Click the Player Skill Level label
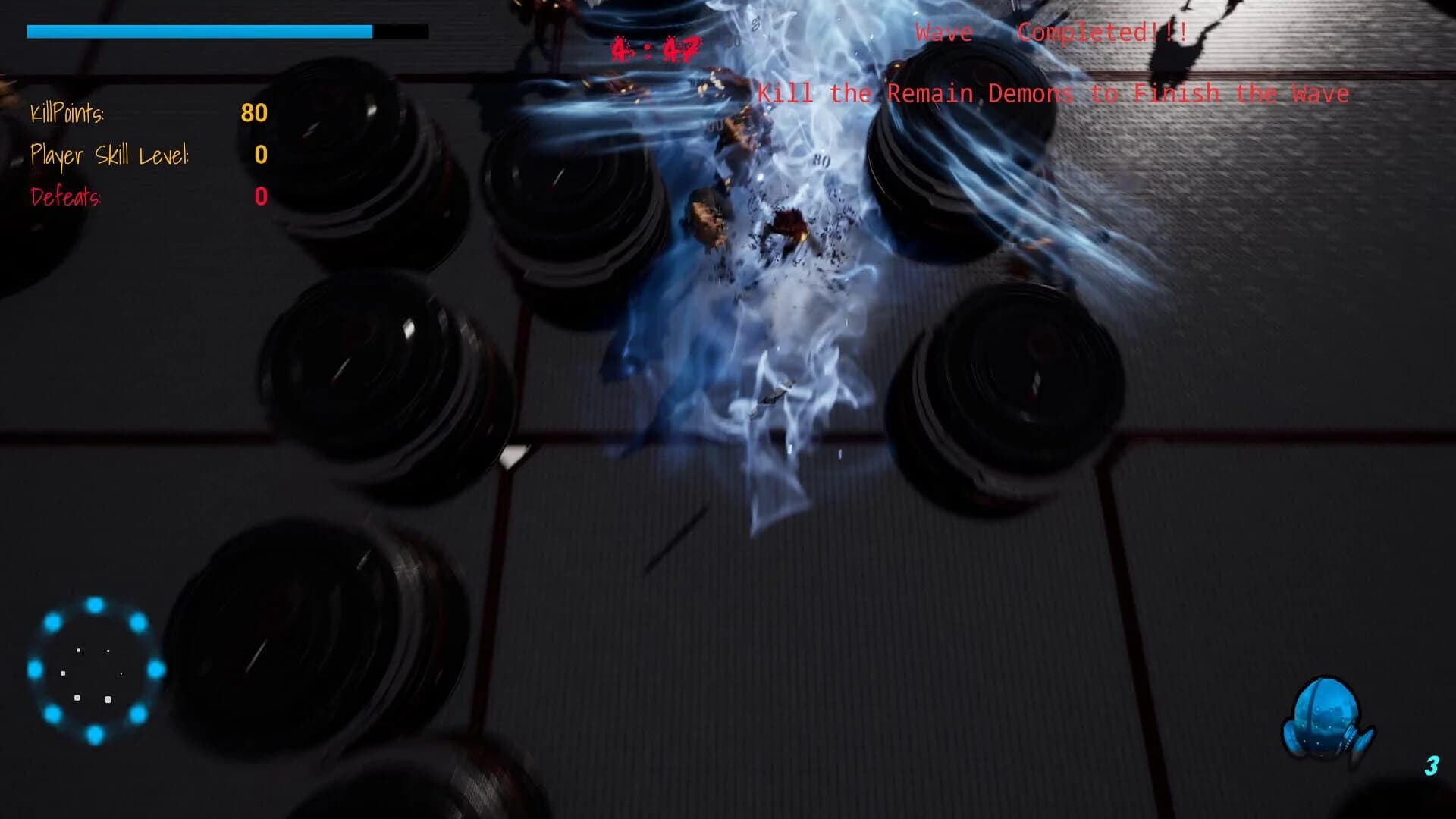Viewport: 1456px width, 819px height. [109, 155]
